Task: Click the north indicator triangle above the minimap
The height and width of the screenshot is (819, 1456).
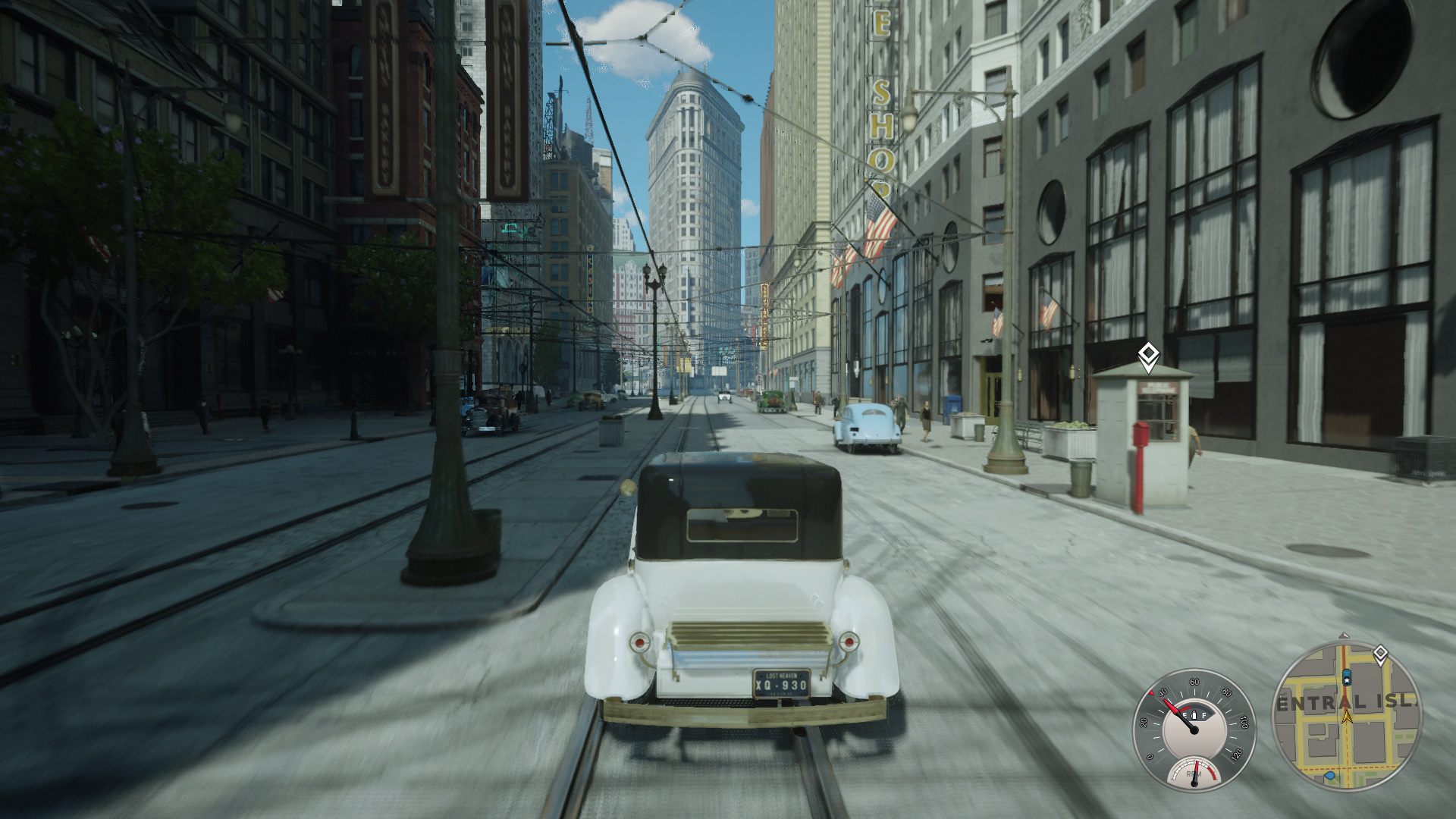Action: [1345, 635]
